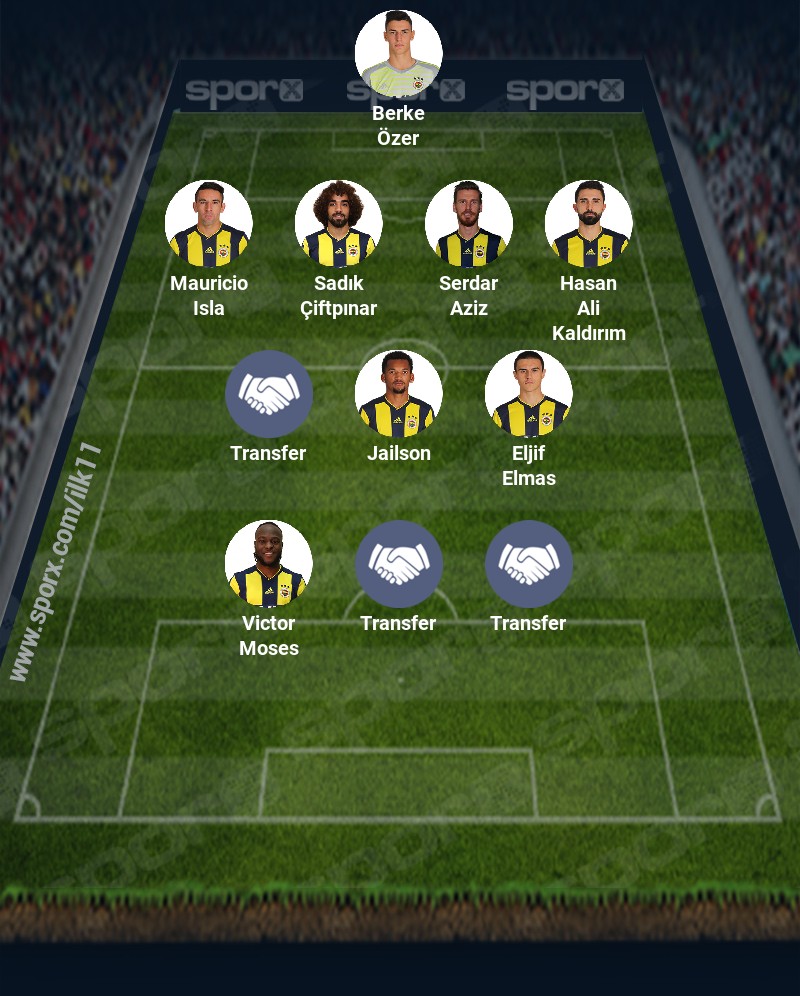Click Sadık Çiftpınar's player portrait
The width and height of the screenshot is (800, 996).
(x=338, y=224)
